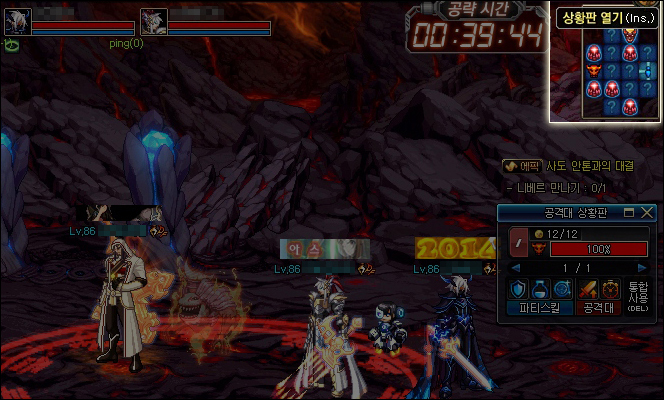
Task: Activate the blue compass party skill
Action: pyautogui.click(x=564, y=289)
